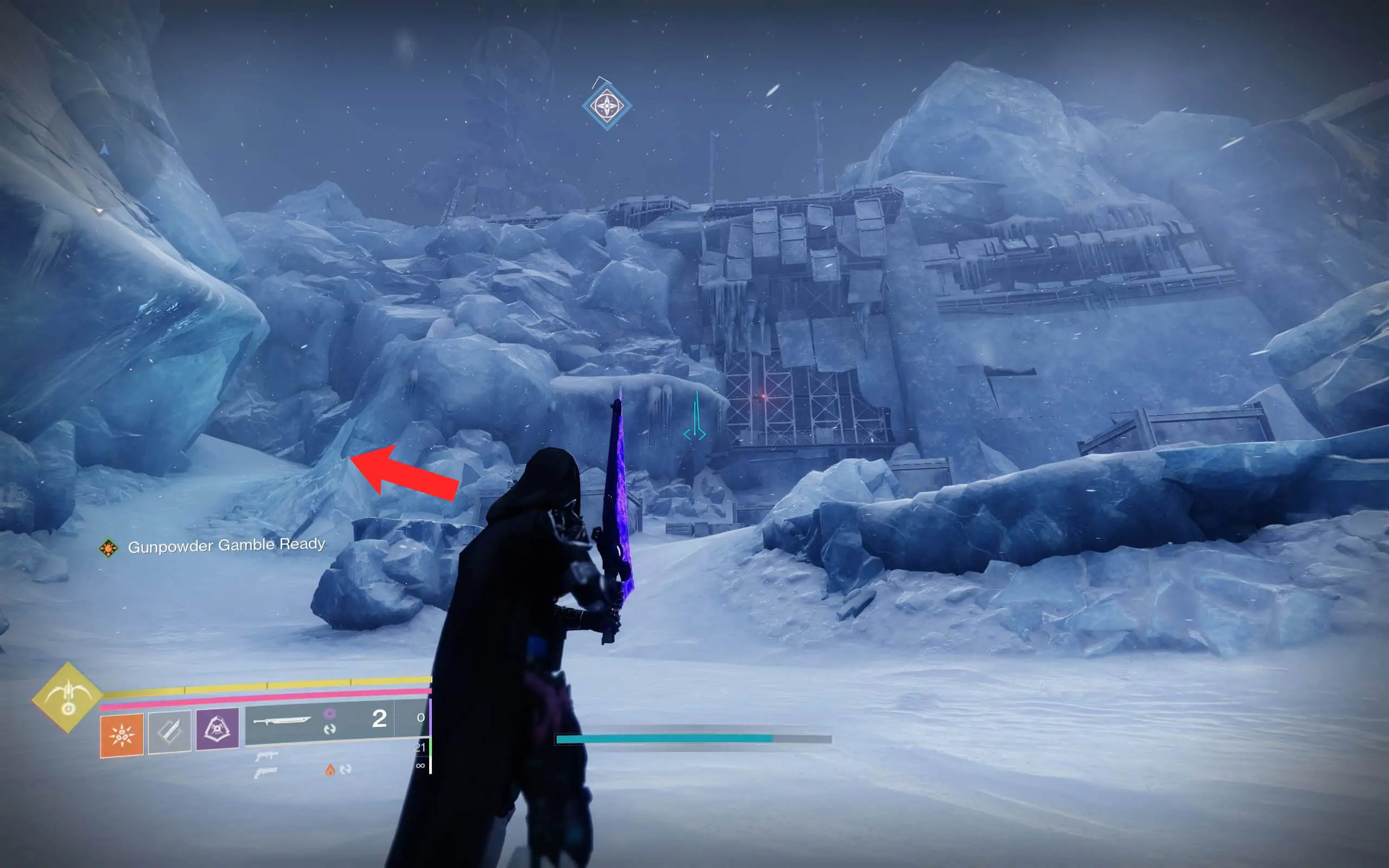
Task: Expand the compass direction marker at top left
Action: click(x=105, y=149)
